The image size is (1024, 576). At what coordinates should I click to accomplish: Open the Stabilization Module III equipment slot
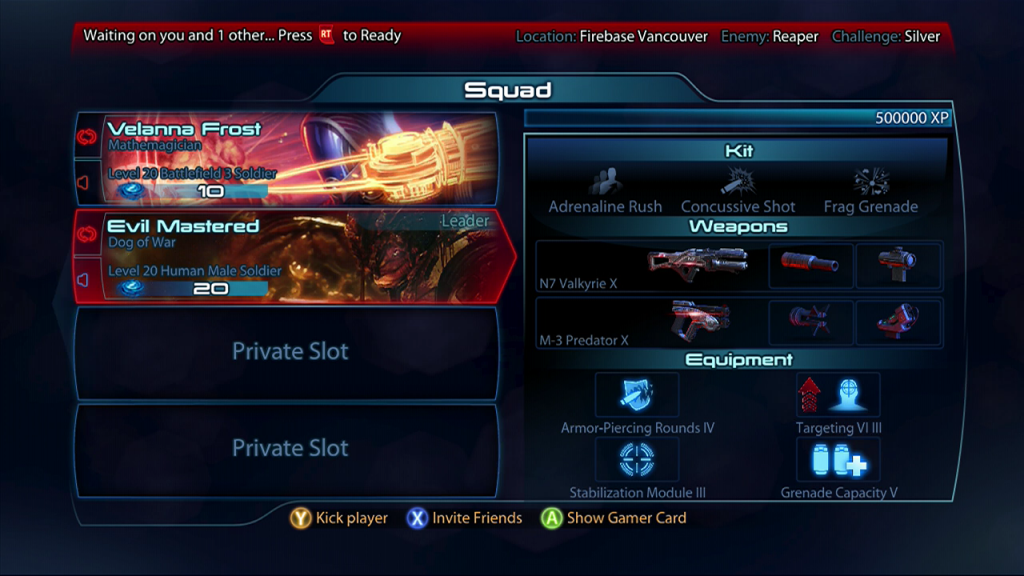637,460
